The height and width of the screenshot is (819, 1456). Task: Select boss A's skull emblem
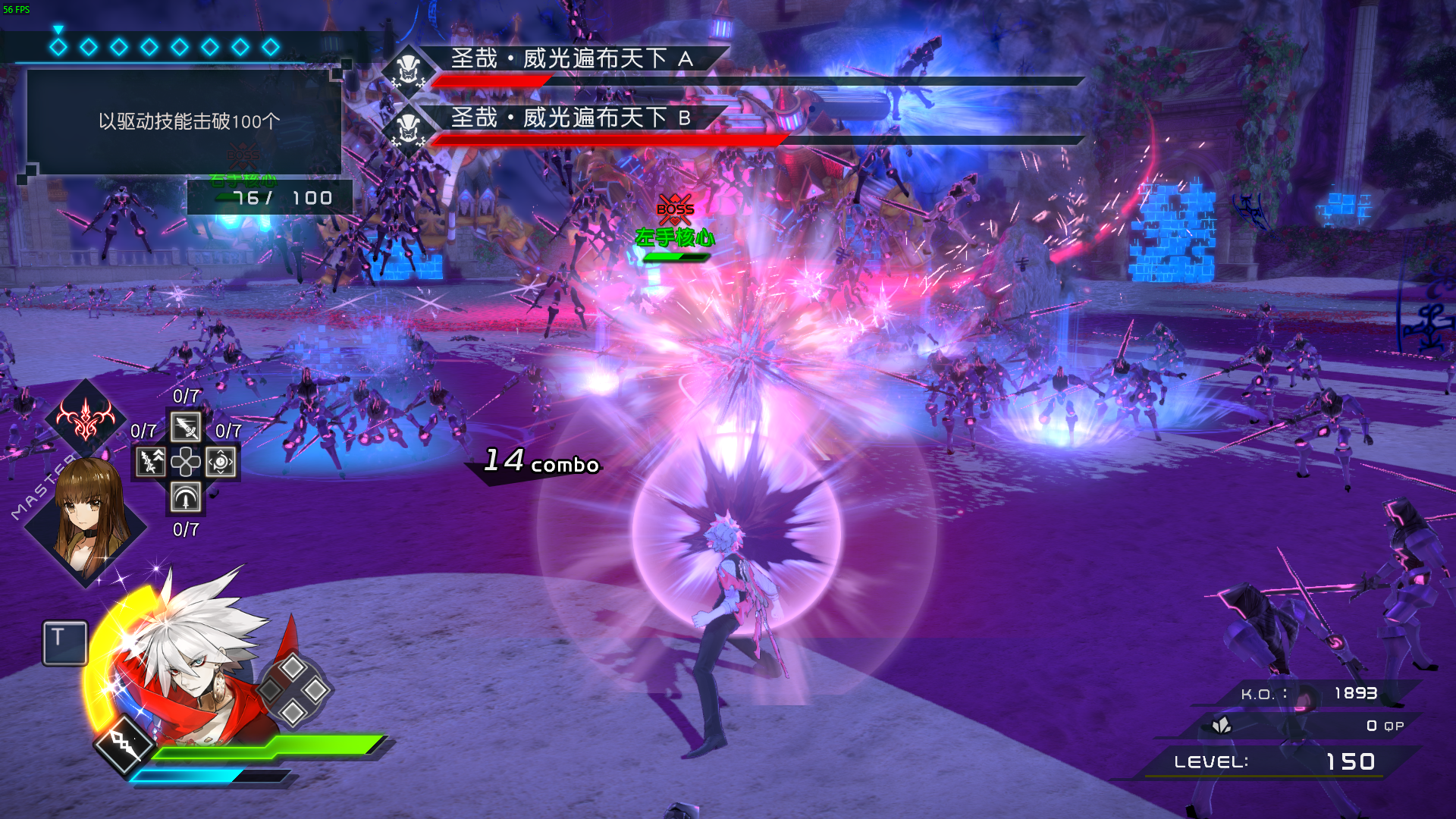(x=408, y=71)
